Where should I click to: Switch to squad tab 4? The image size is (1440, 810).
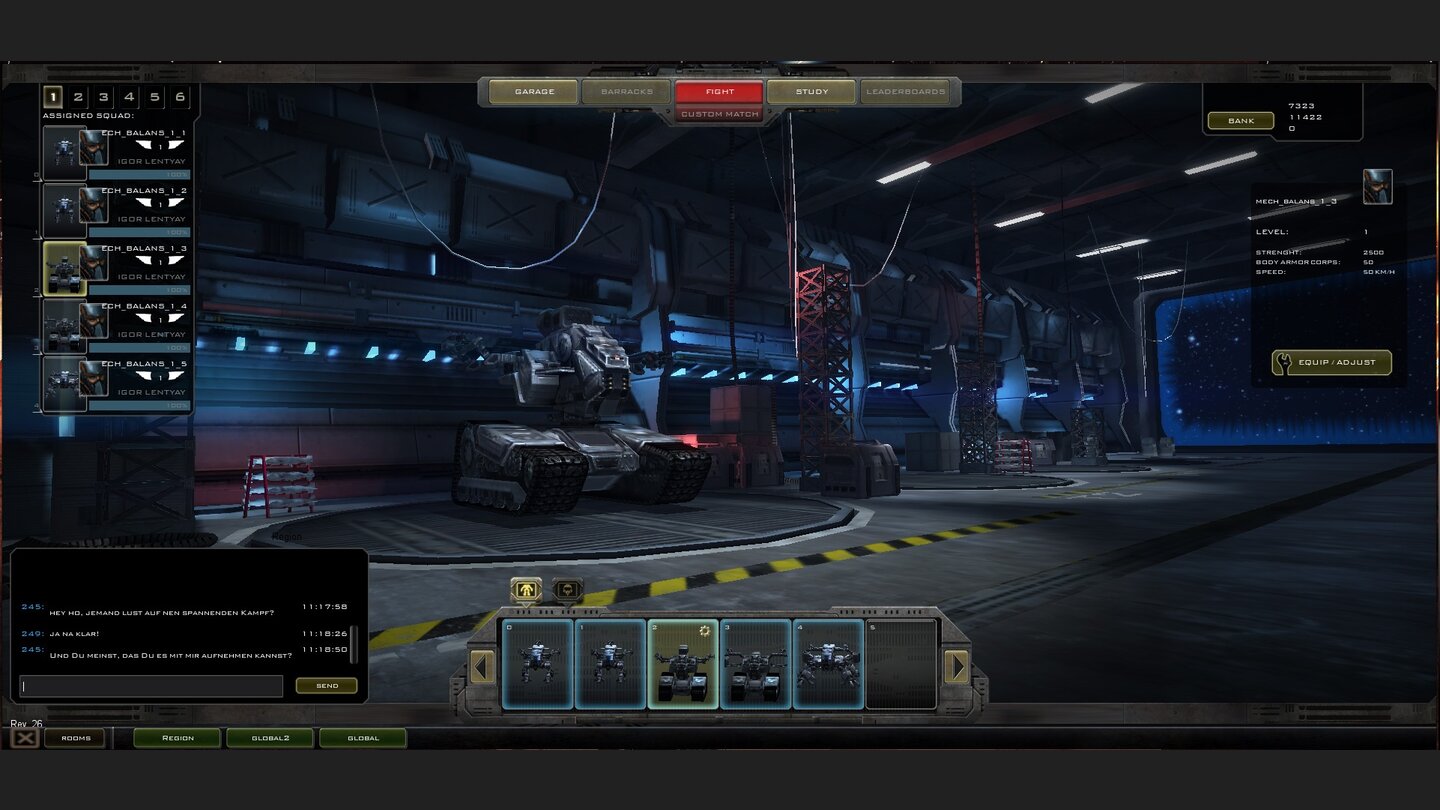[130, 97]
